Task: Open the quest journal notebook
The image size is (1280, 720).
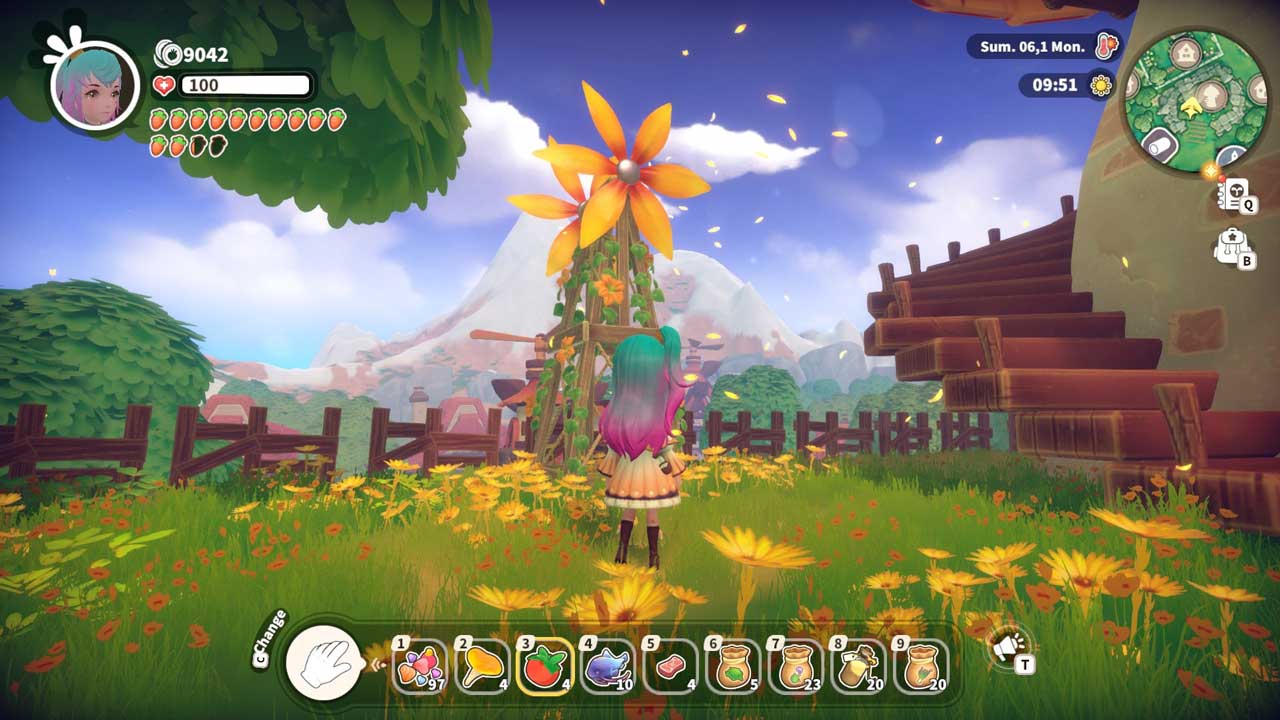Action: pyautogui.click(x=1234, y=195)
